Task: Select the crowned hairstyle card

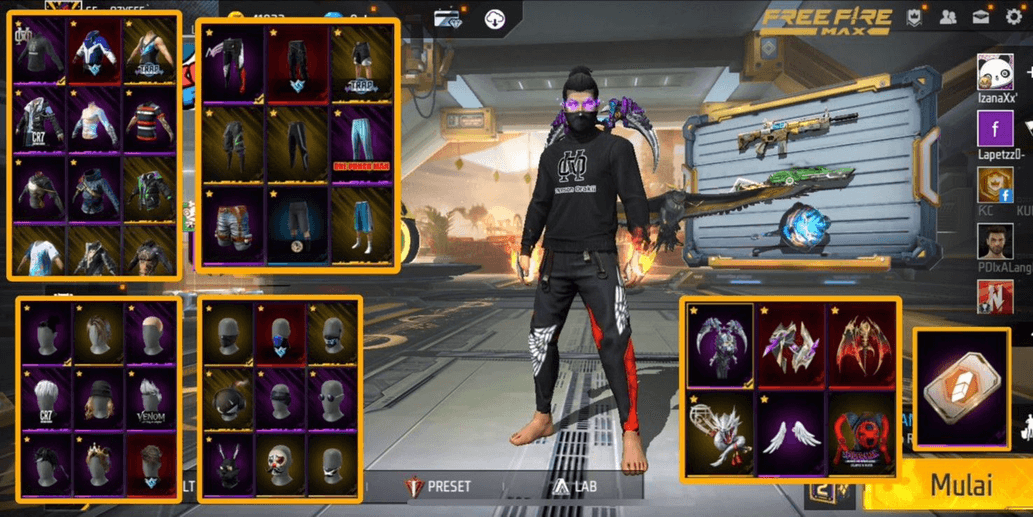Action: (x=97, y=462)
